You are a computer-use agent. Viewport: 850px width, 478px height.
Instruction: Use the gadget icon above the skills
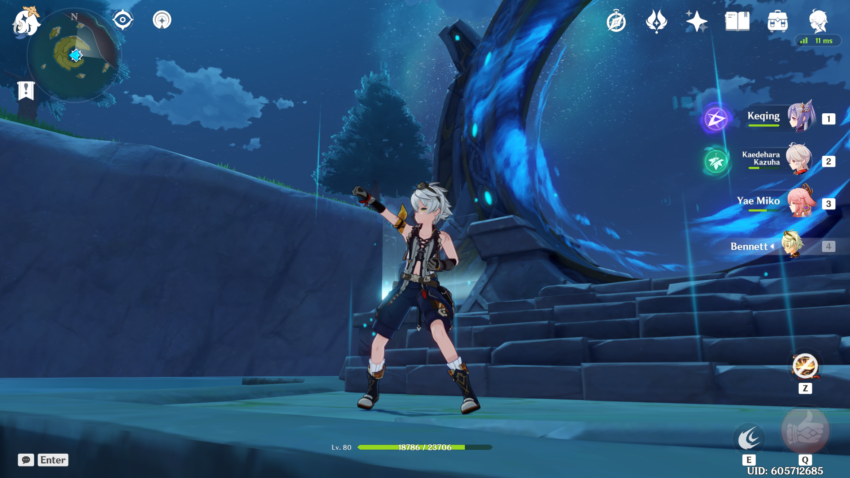tap(804, 366)
